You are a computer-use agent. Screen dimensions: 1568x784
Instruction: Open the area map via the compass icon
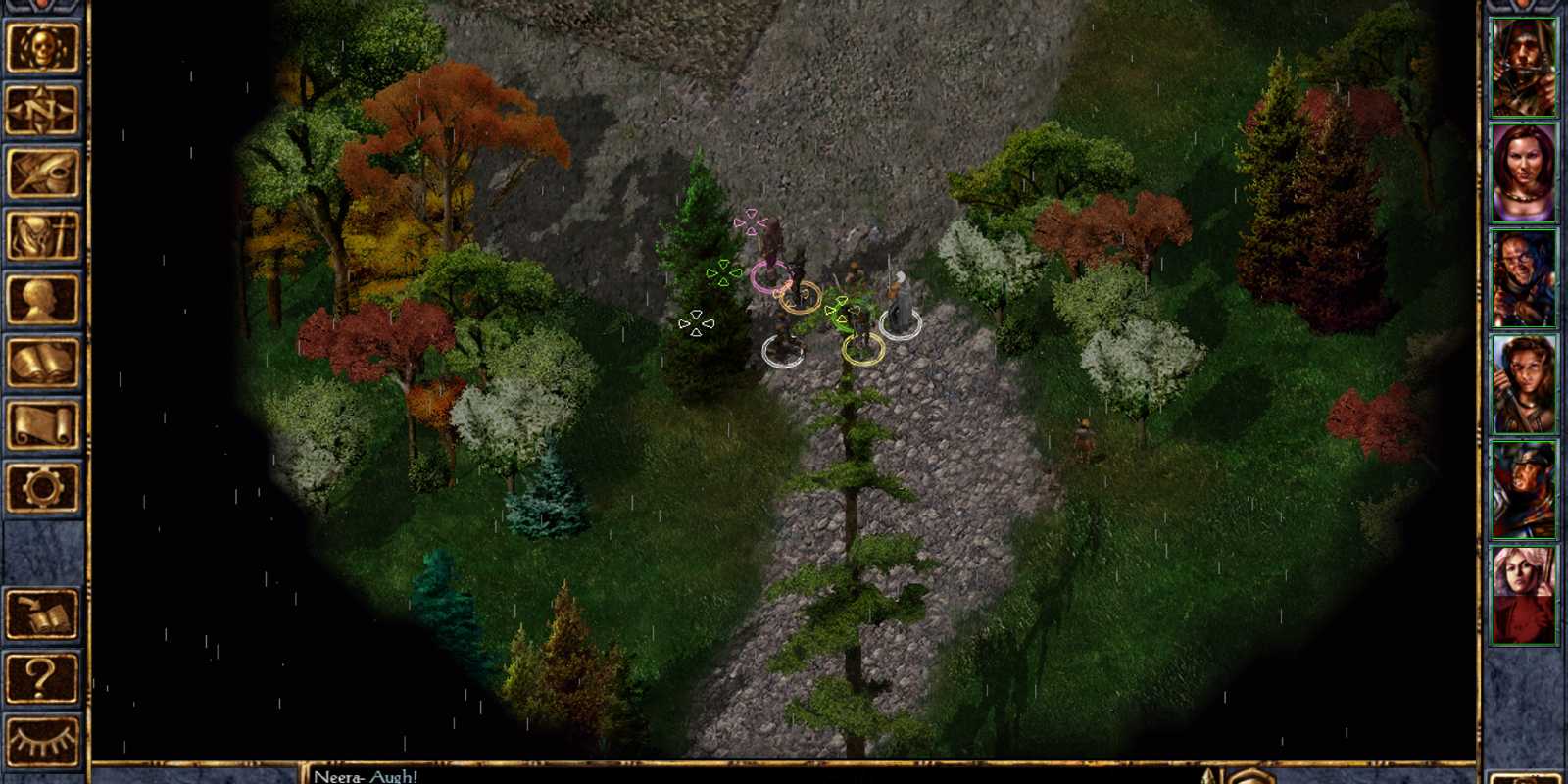43,110
